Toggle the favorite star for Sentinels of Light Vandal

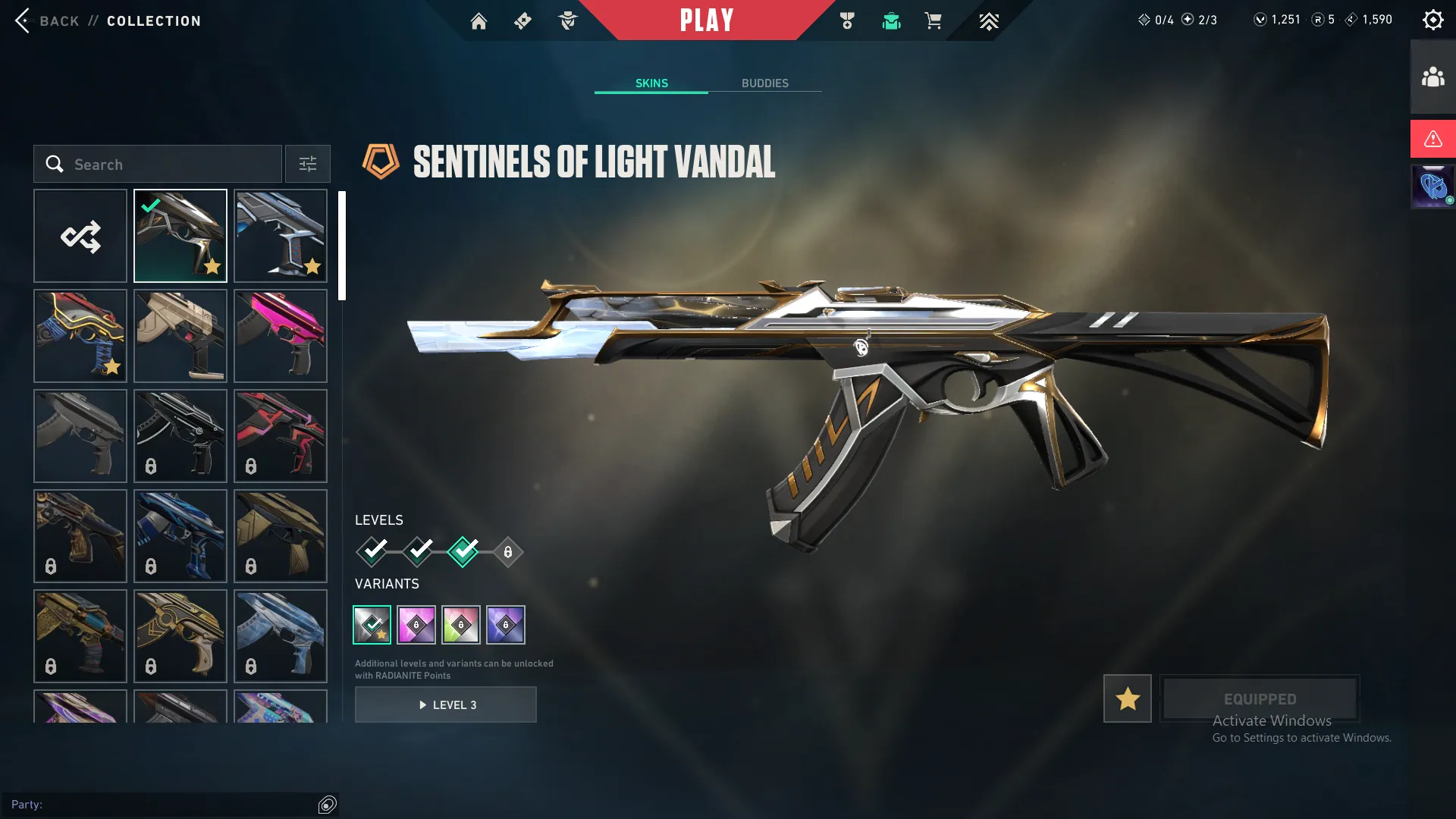1127,698
